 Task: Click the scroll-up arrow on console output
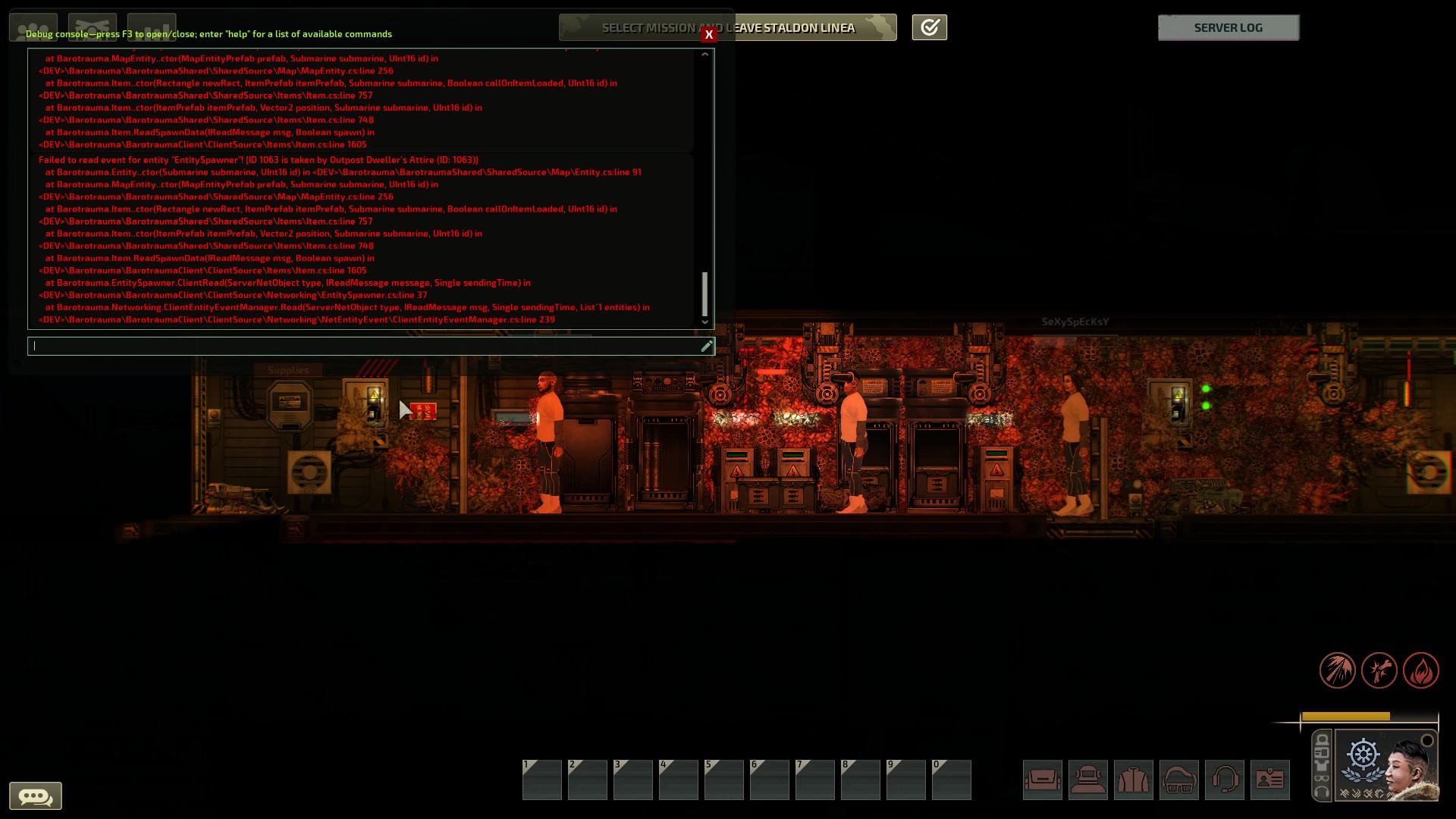coord(705,55)
